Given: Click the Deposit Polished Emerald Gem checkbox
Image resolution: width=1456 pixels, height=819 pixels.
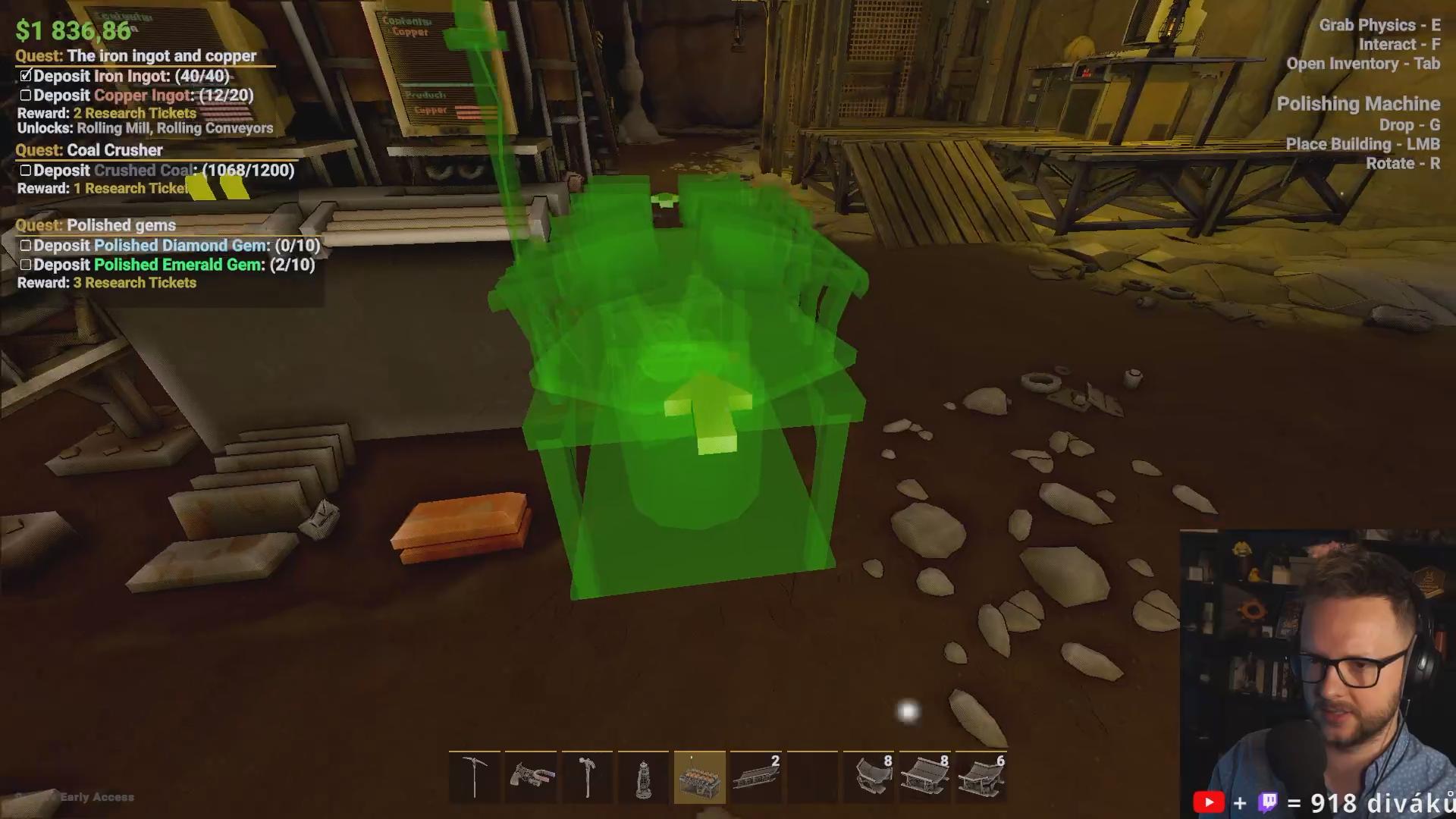Looking at the screenshot, I should coord(26,265).
